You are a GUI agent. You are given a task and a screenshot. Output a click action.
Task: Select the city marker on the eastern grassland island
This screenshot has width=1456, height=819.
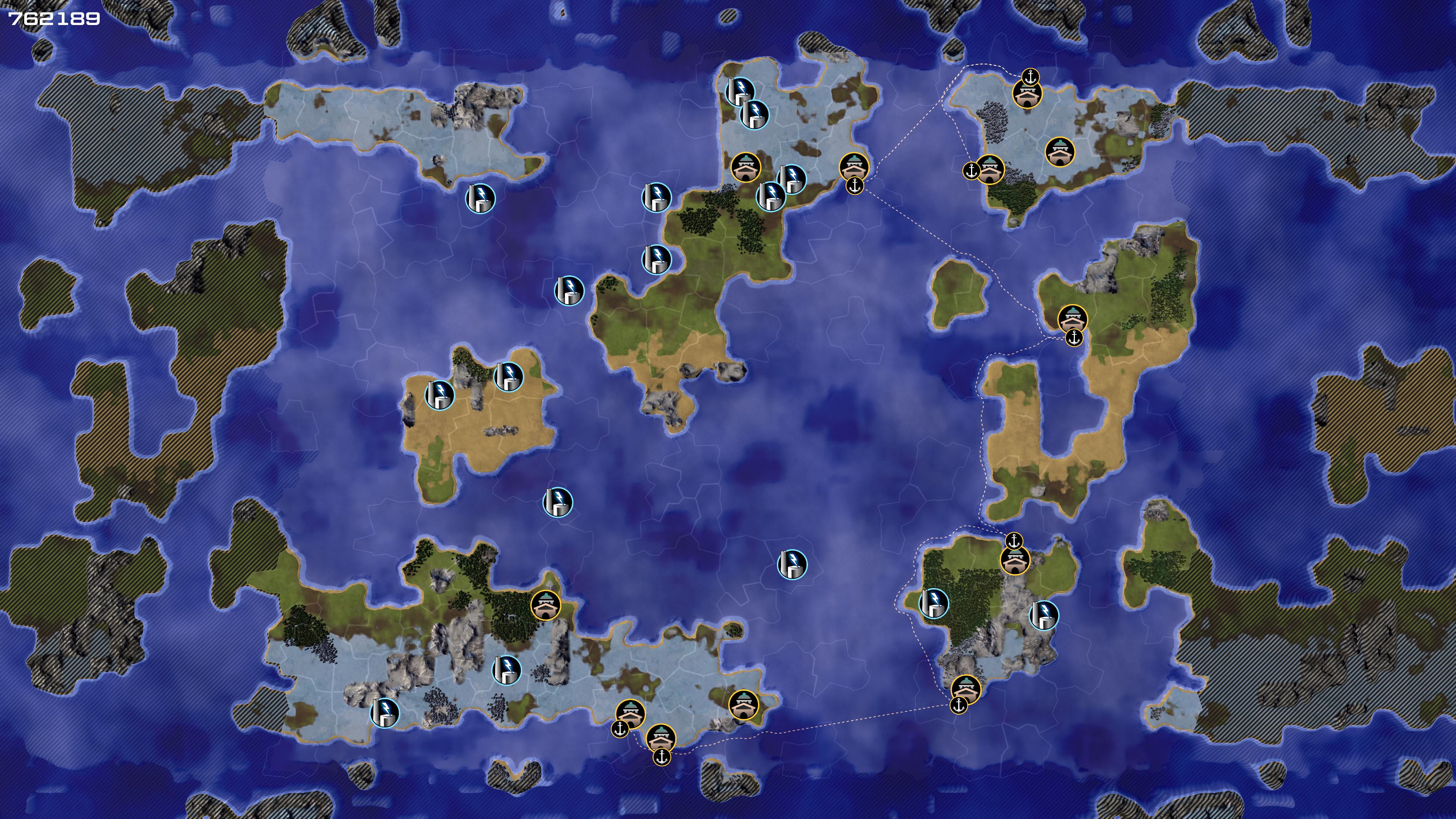[1072, 319]
